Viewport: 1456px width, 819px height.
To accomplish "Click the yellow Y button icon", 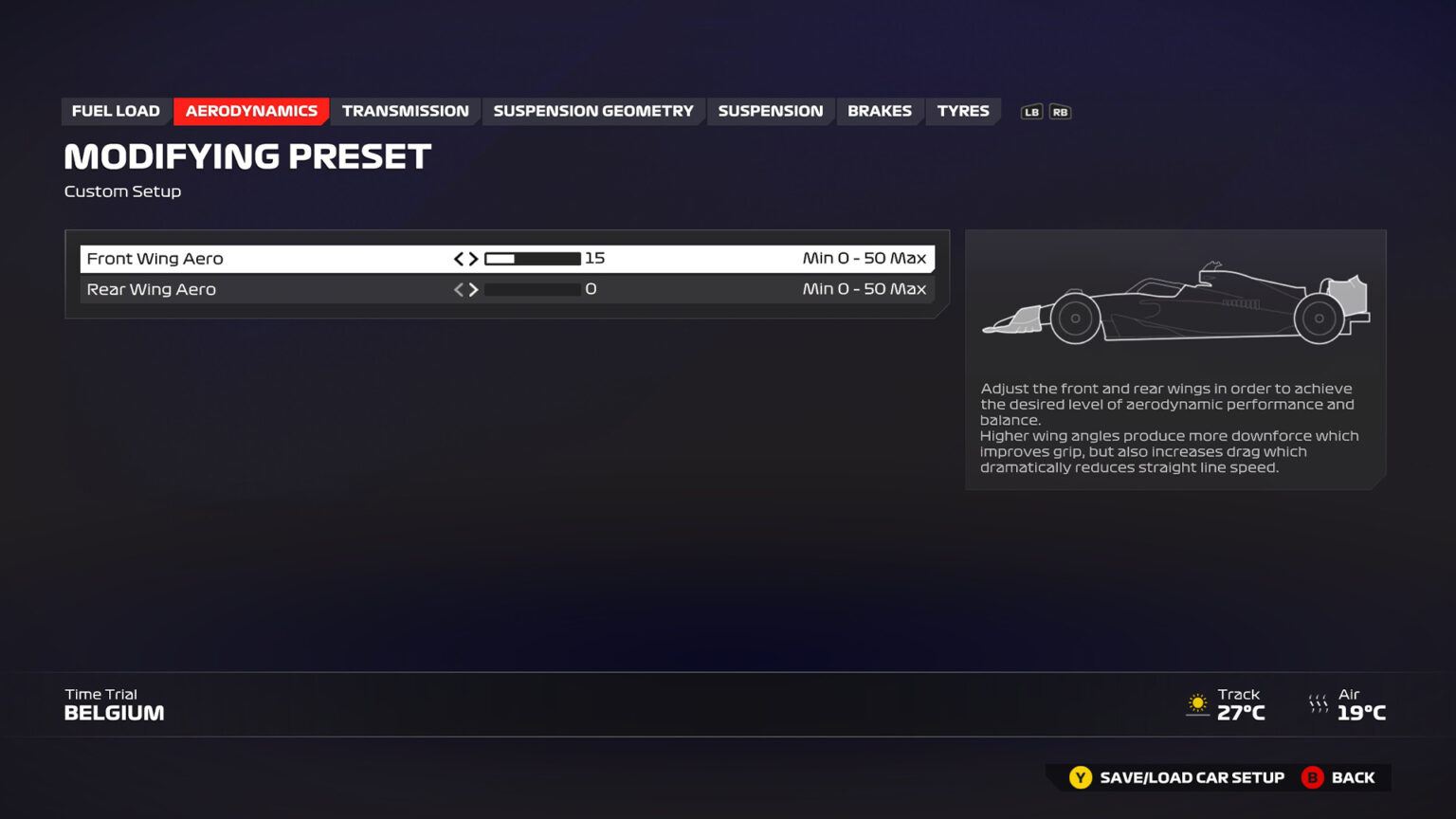I will point(1080,777).
